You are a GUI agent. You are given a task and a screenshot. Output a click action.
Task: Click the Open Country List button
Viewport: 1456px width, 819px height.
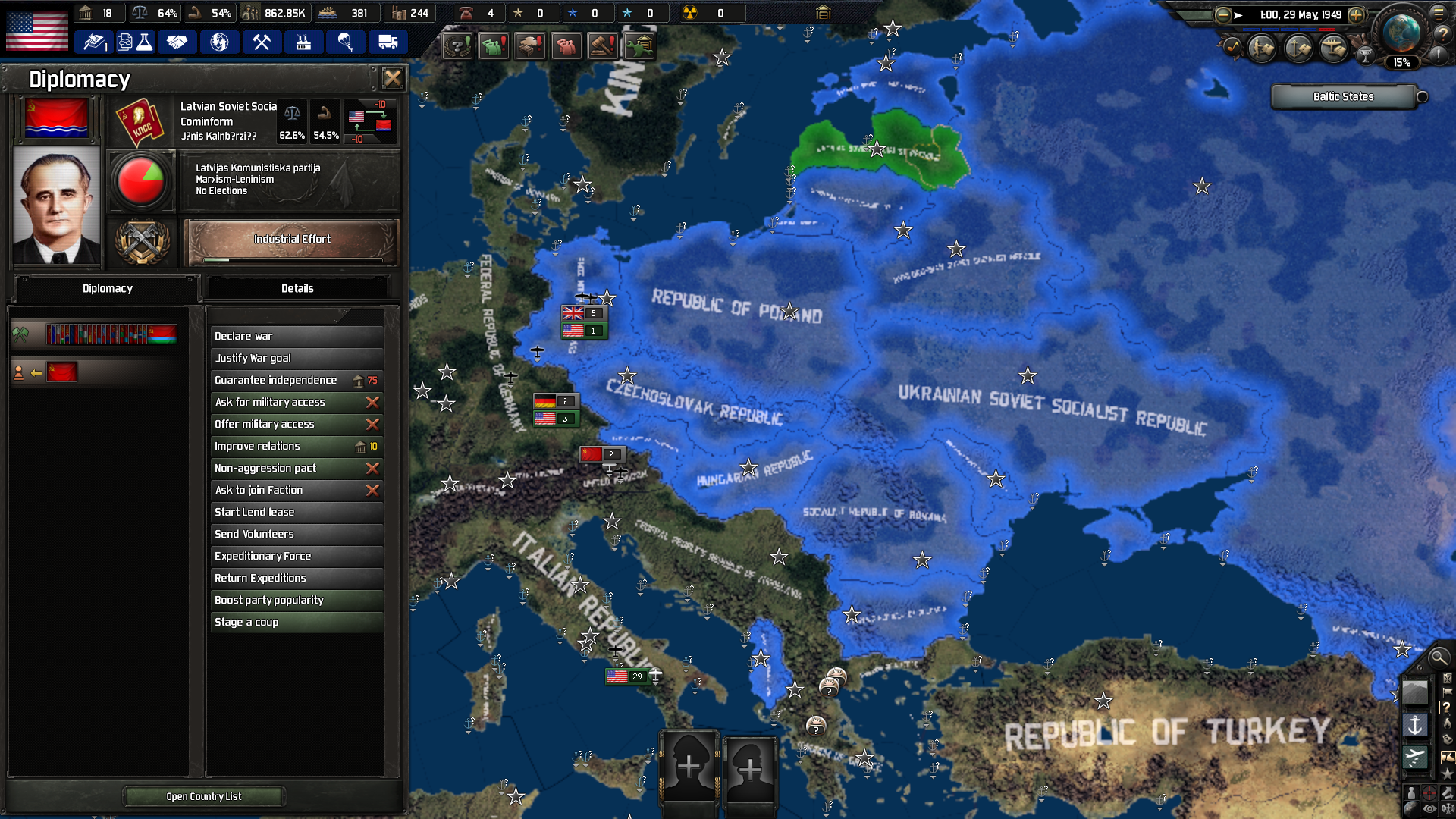[x=203, y=795]
